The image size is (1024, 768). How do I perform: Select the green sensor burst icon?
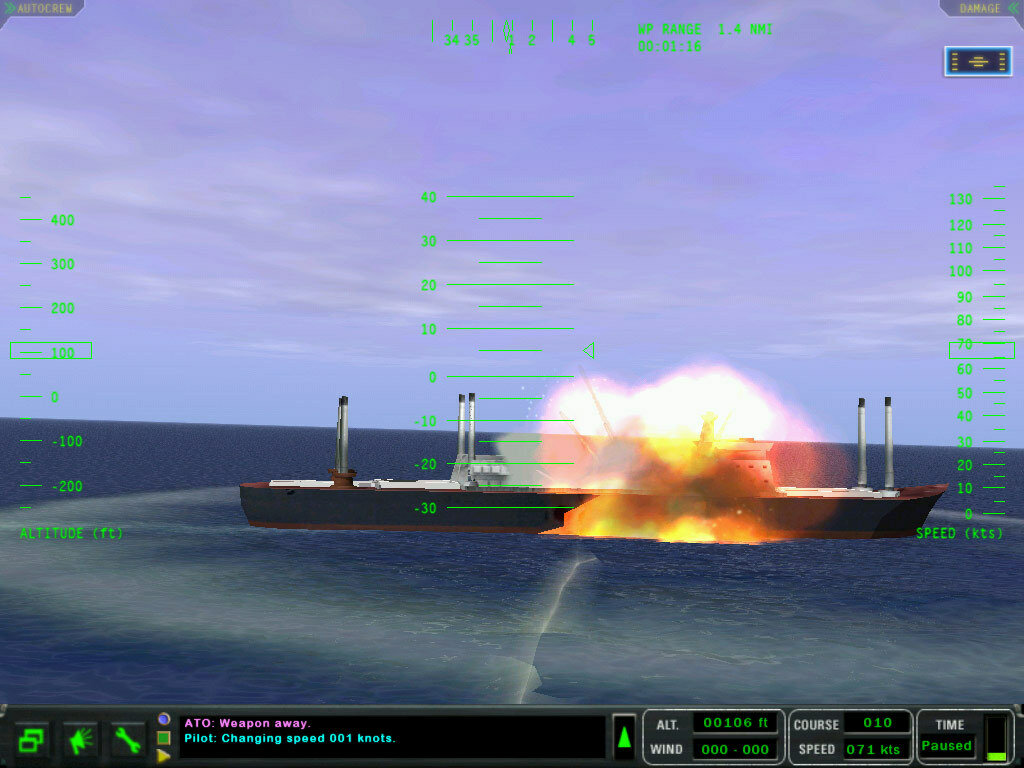tap(80, 740)
